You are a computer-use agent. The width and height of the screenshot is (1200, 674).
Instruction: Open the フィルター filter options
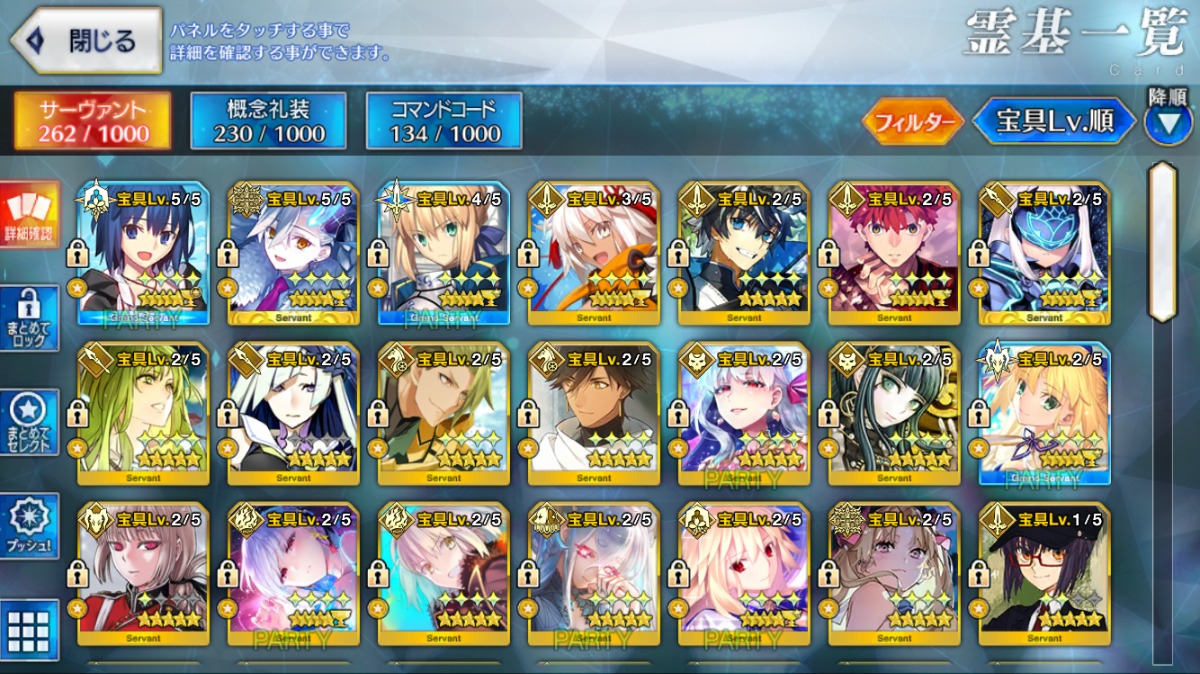(x=912, y=122)
